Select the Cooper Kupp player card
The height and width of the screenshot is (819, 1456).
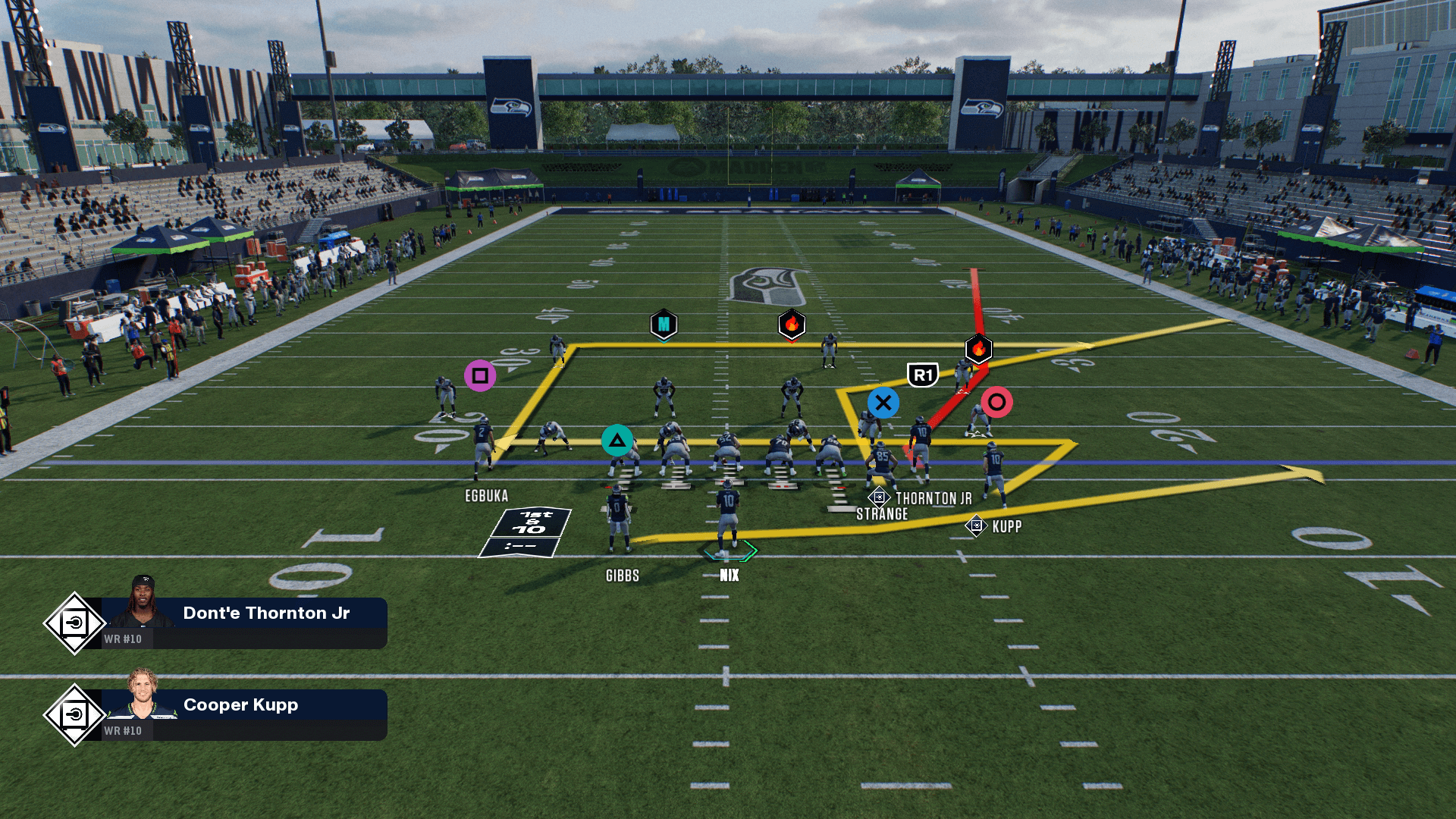tap(243, 714)
